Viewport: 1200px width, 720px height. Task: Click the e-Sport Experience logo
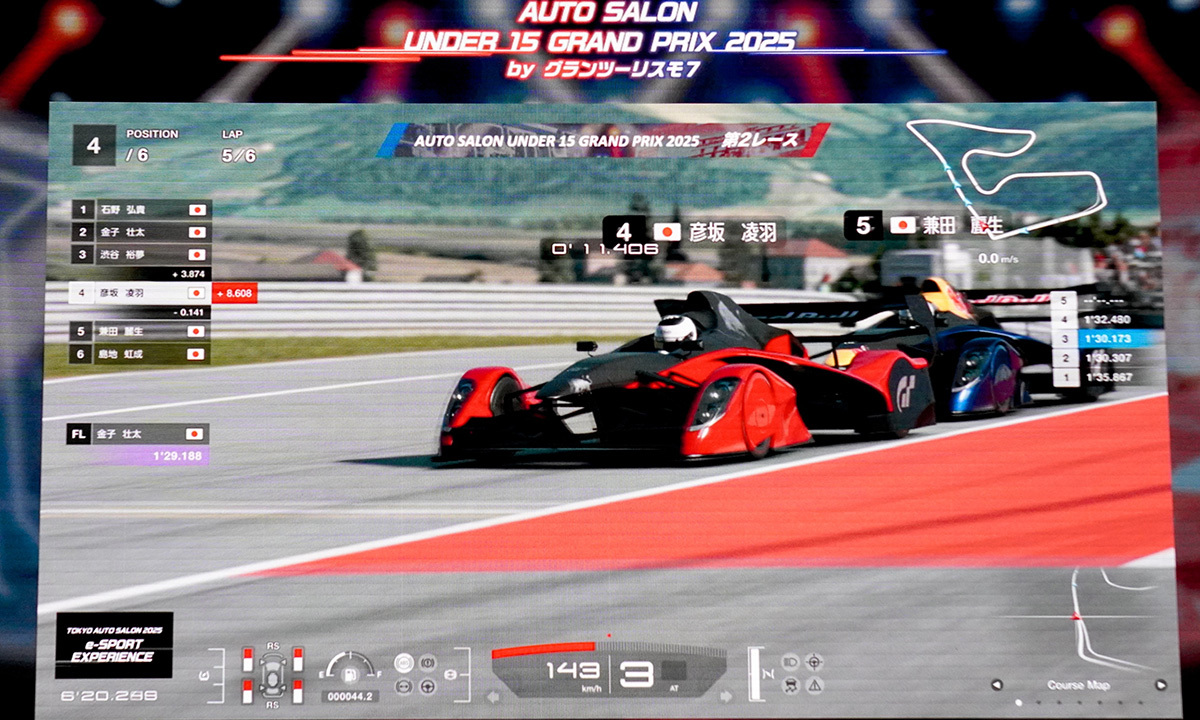(114, 645)
